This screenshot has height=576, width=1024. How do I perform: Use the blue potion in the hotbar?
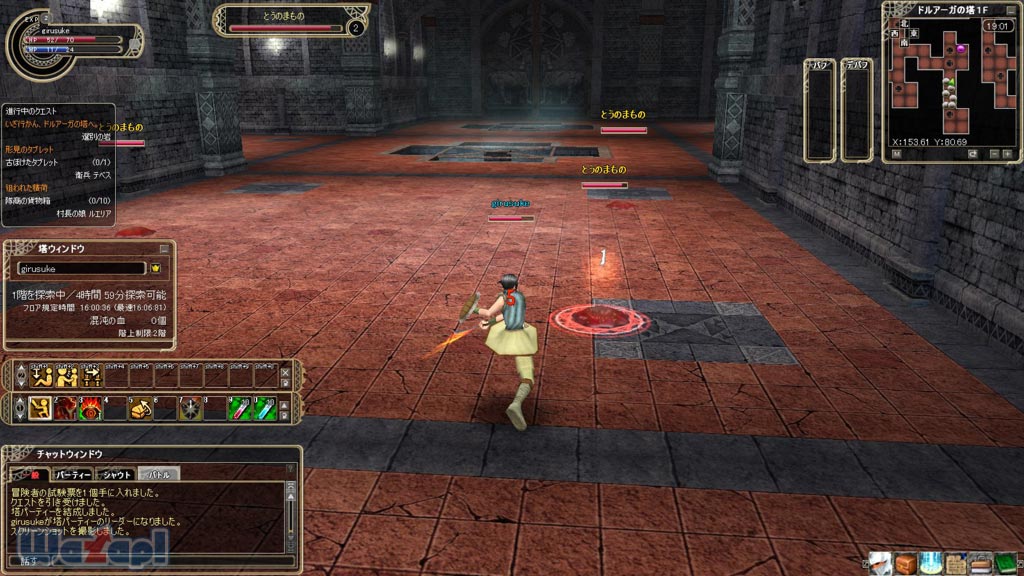(x=265, y=408)
